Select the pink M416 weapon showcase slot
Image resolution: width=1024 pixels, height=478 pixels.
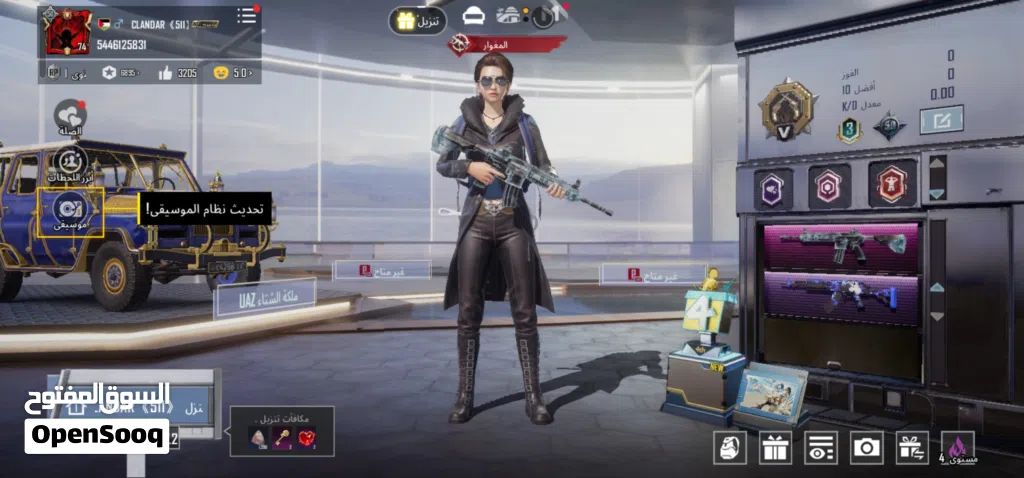841,245
